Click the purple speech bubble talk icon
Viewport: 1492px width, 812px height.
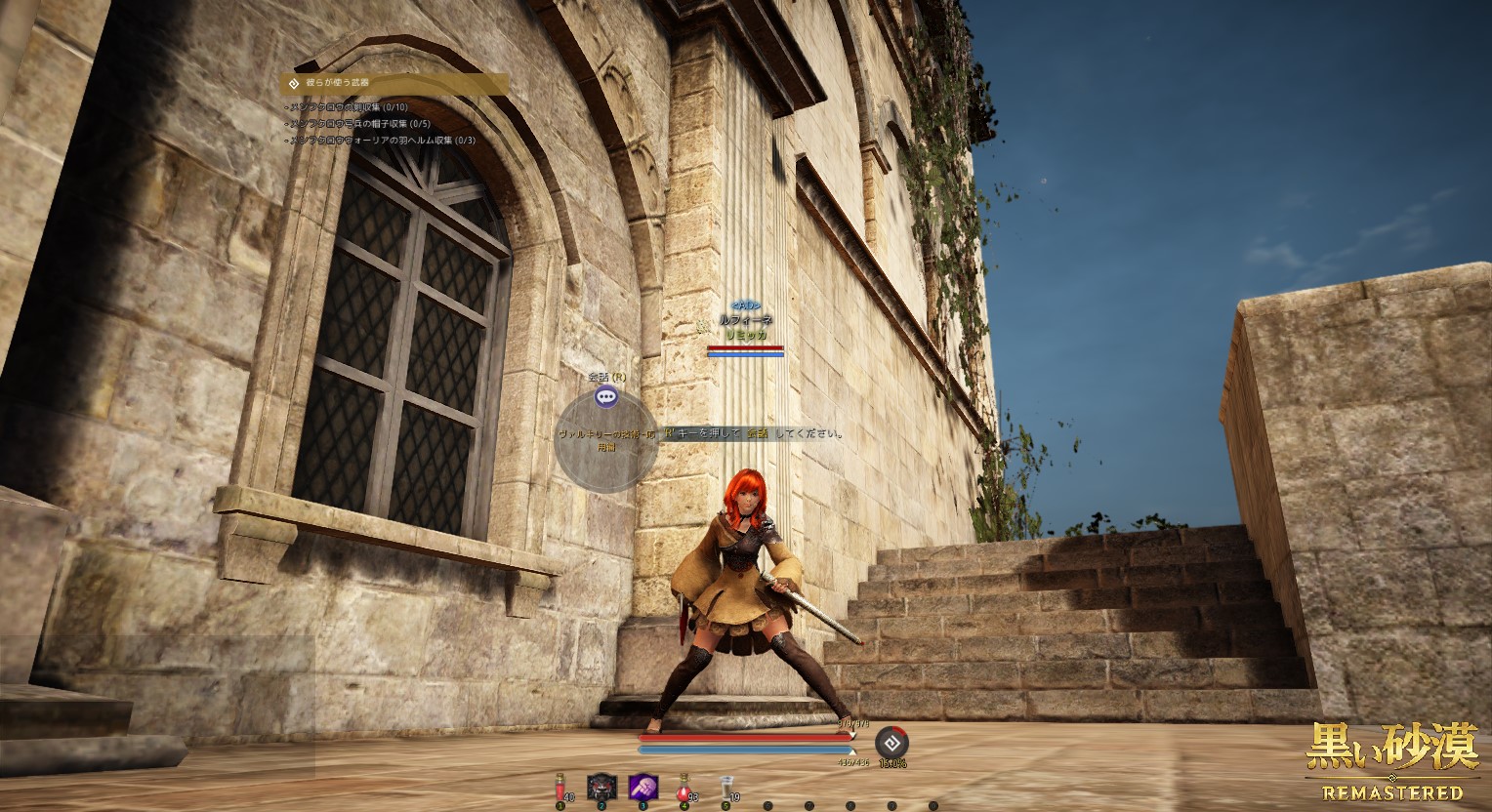point(606,396)
